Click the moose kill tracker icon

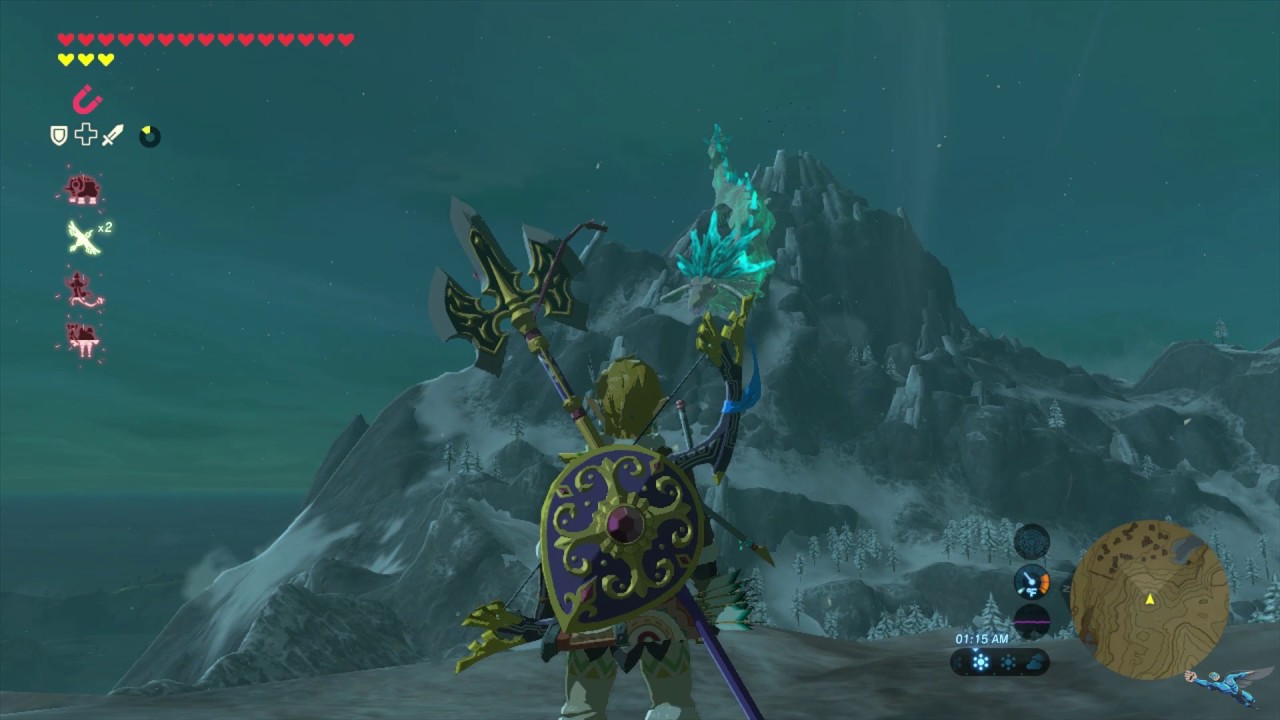click(x=84, y=340)
